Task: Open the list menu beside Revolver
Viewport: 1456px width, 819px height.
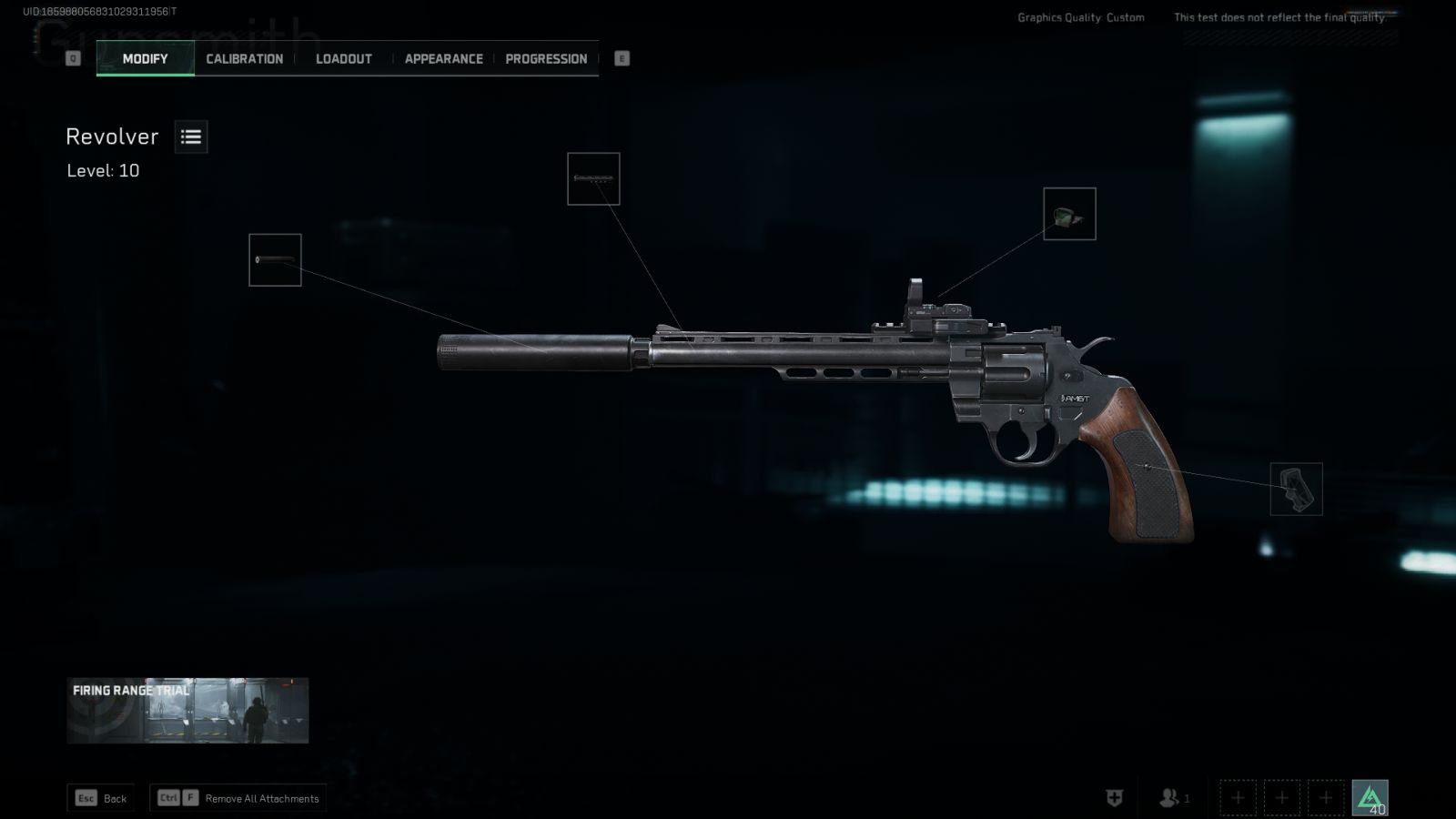Action: click(x=191, y=136)
